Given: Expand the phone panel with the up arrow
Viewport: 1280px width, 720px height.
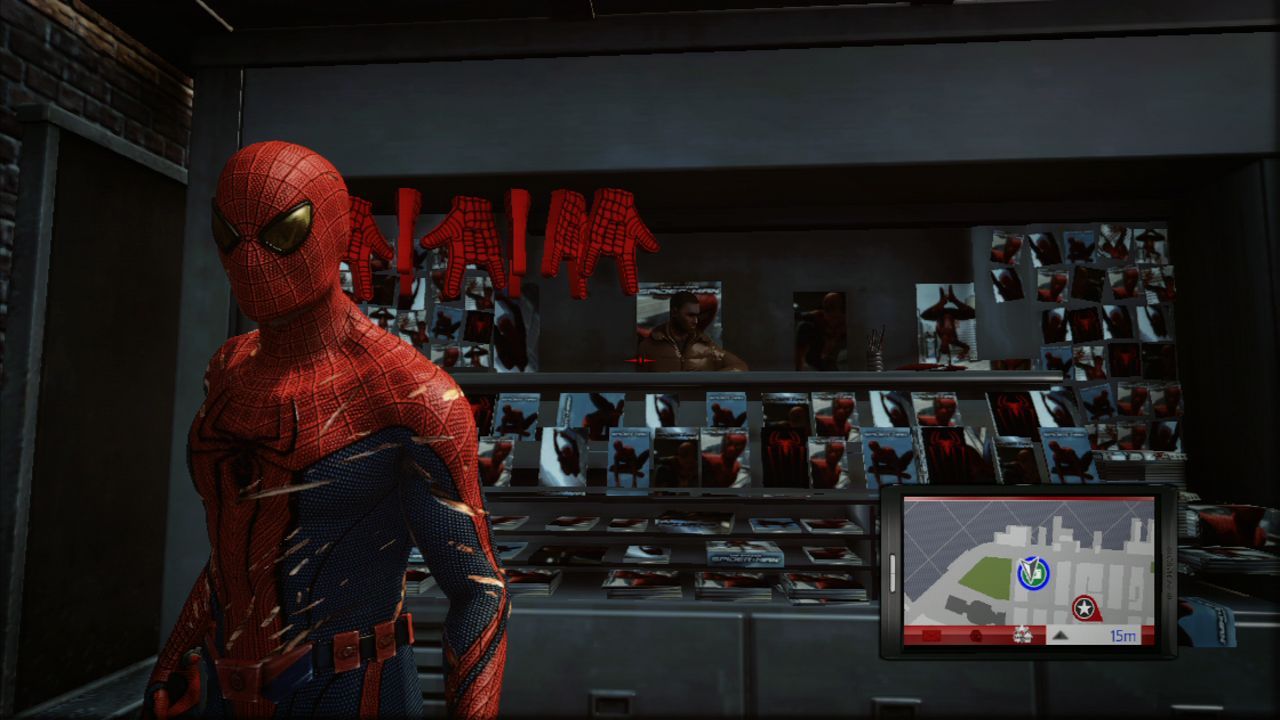Looking at the screenshot, I should 1062,636.
